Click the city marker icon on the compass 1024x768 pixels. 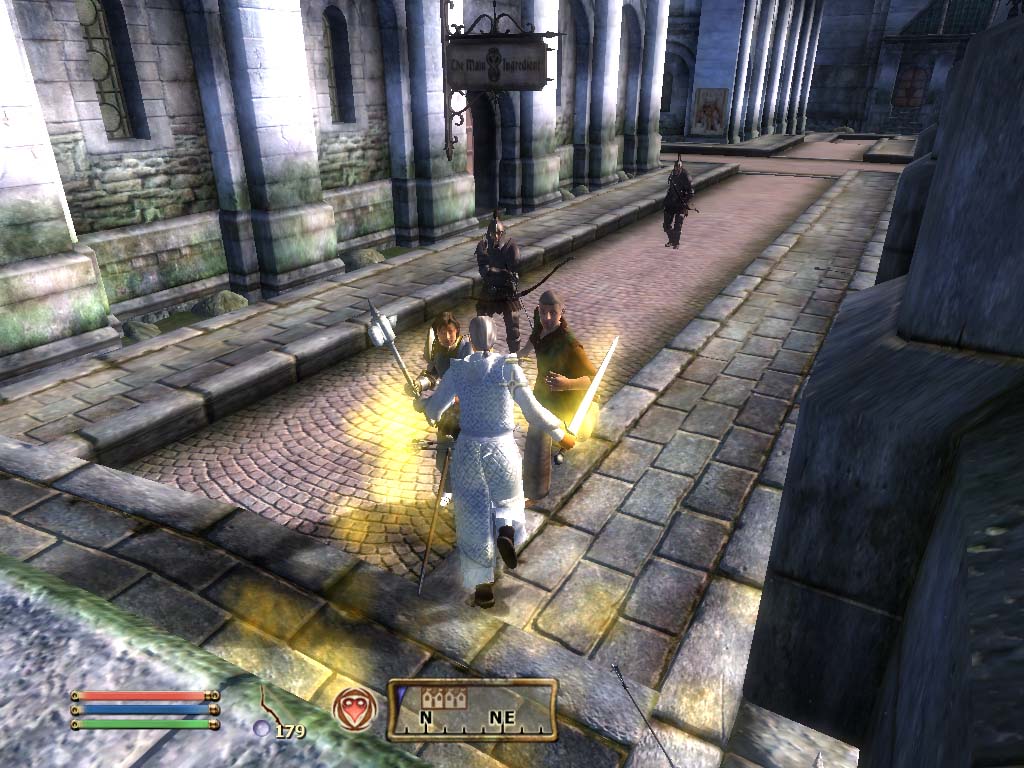point(444,698)
